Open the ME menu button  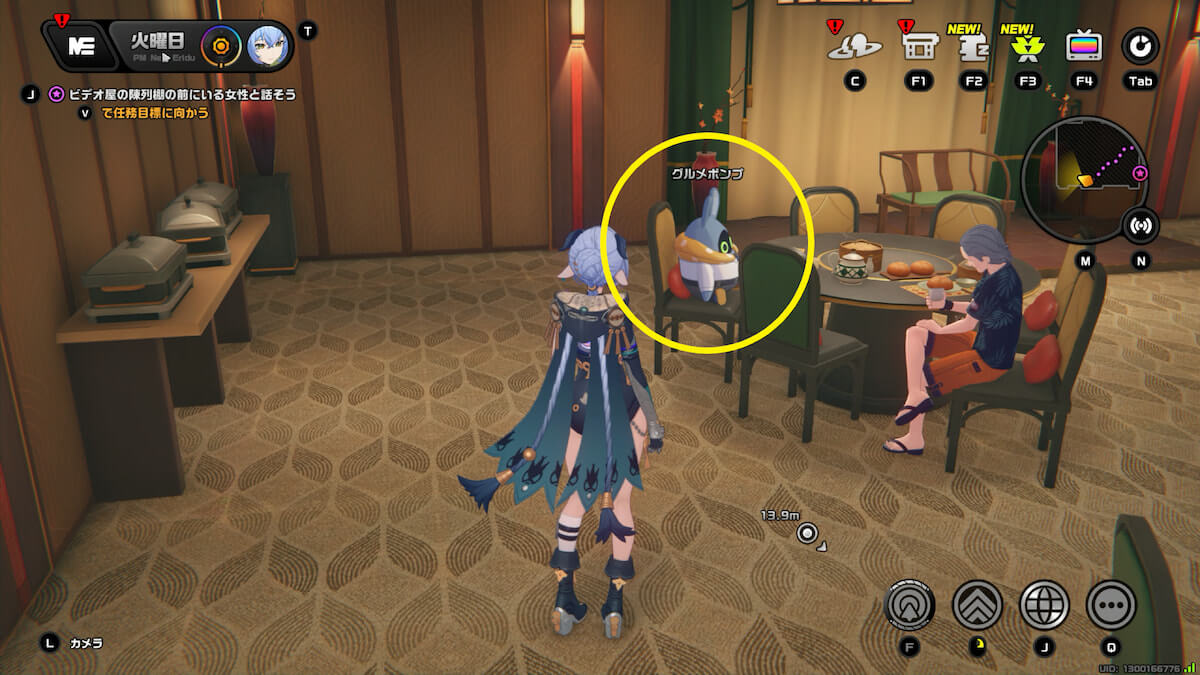[x=79, y=46]
